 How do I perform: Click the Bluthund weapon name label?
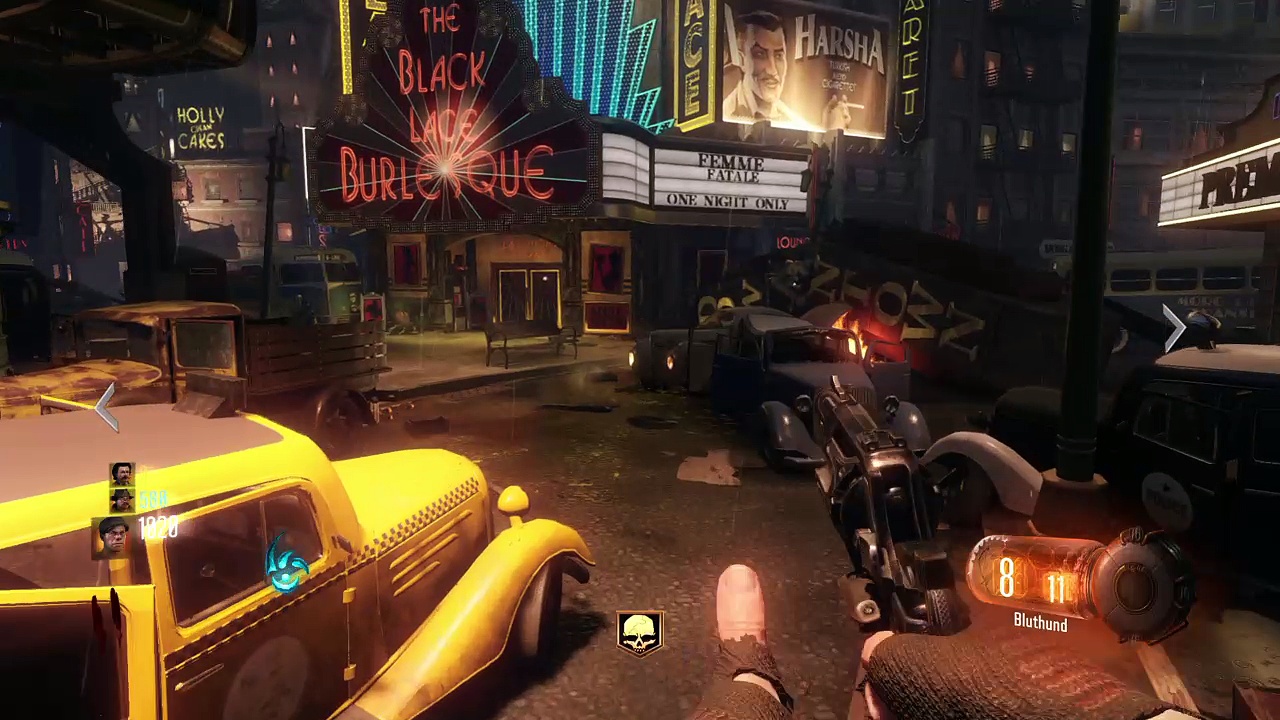click(x=1040, y=623)
